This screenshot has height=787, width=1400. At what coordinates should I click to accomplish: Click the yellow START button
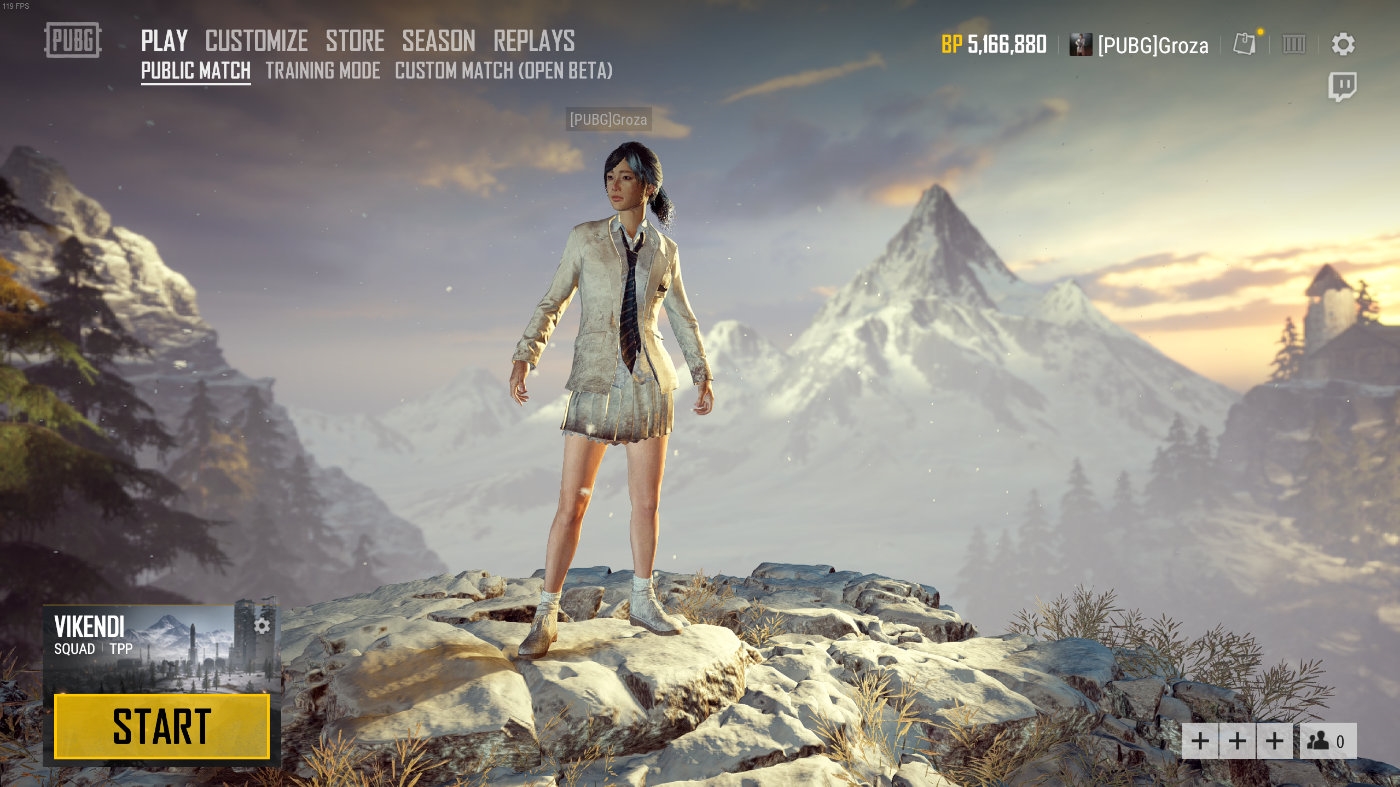[162, 726]
